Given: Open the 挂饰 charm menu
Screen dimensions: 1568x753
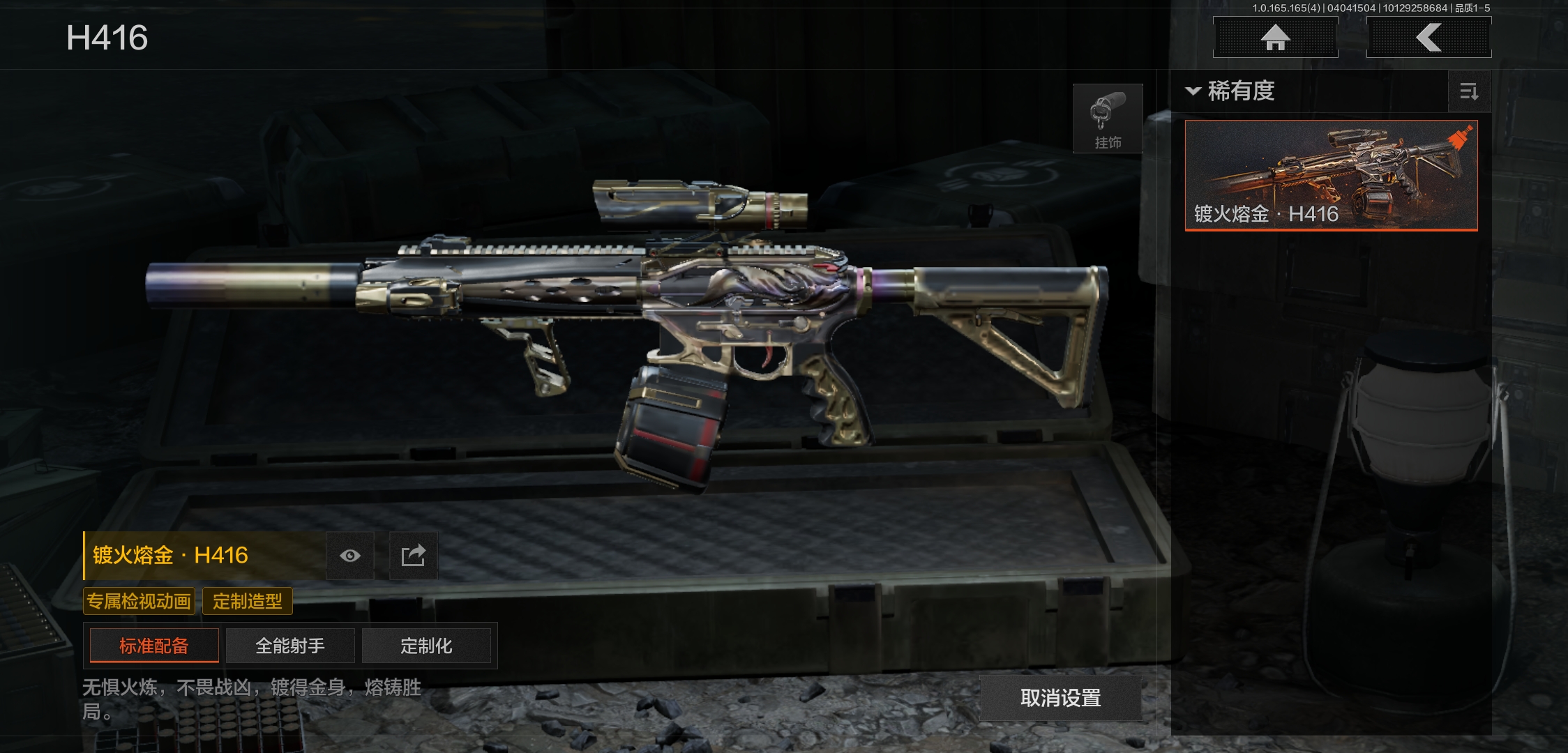Looking at the screenshot, I should (1108, 119).
